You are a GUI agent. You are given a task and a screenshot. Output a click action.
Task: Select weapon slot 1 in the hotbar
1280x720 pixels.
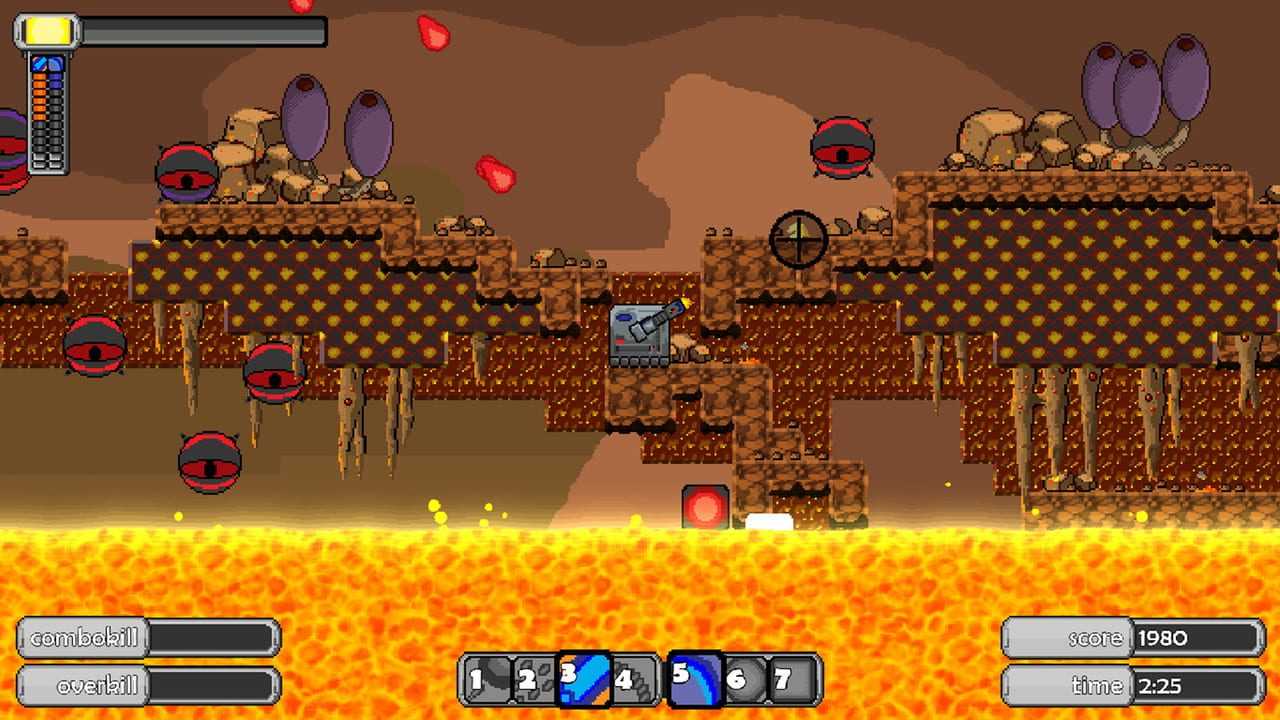click(486, 680)
